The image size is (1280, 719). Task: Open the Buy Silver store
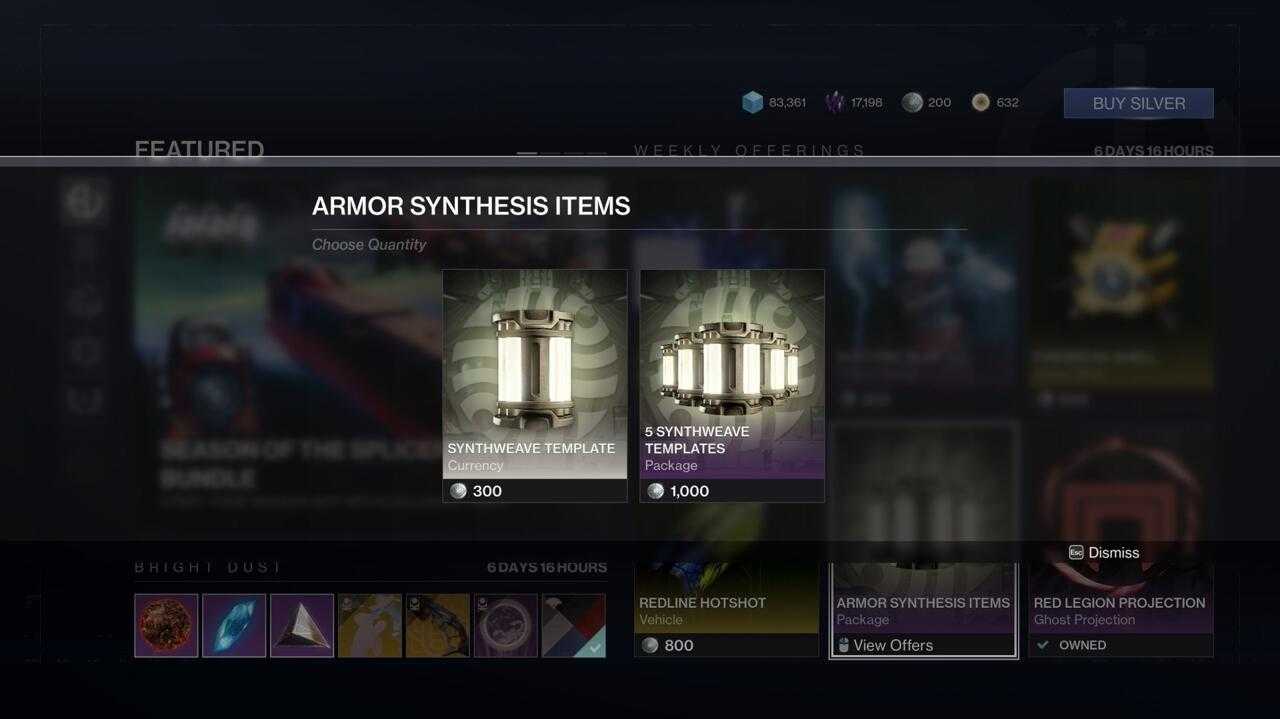point(1138,103)
